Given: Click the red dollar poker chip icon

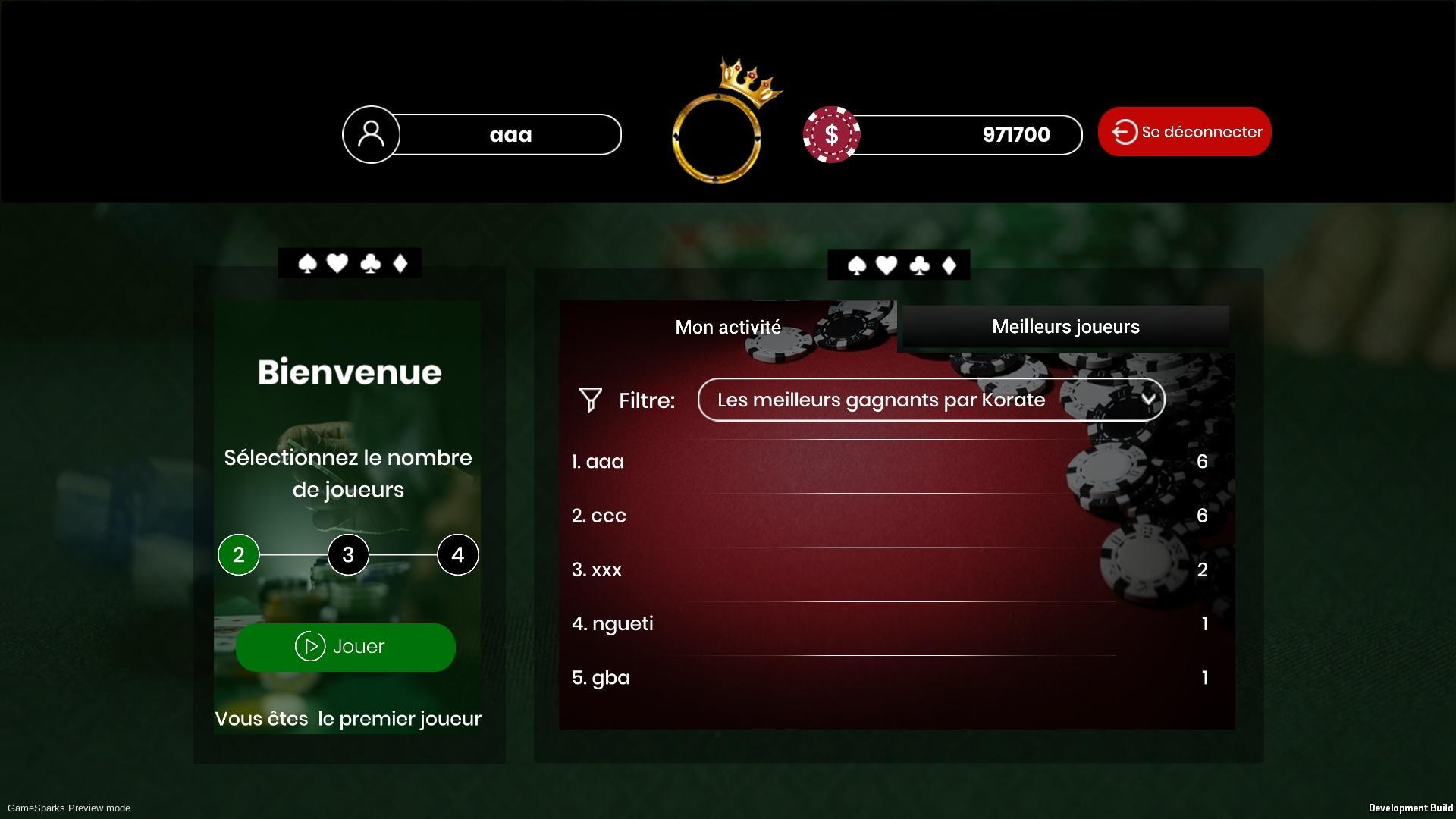Looking at the screenshot, I should point(831,134).
